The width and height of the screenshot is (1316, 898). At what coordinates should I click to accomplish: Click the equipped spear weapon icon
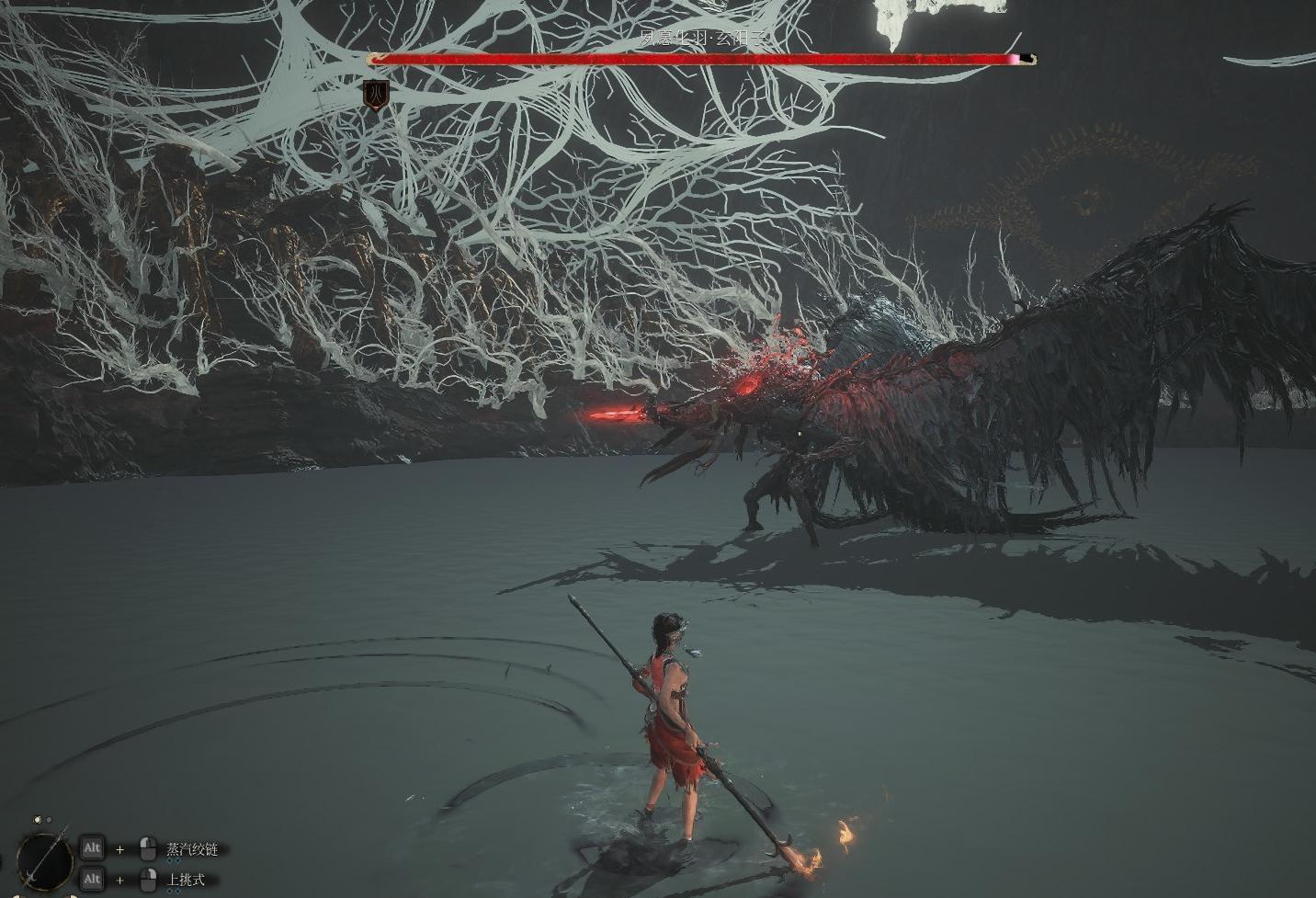pyautogui.click(x=44, y=860)
